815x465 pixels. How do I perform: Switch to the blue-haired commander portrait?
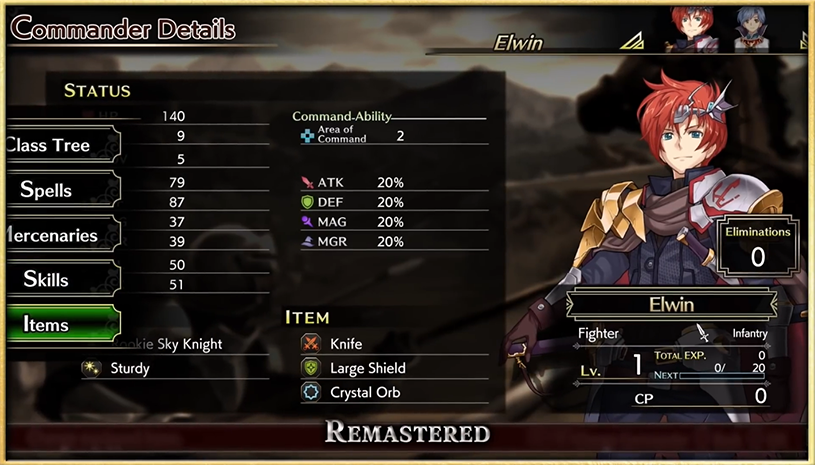tap(749, 28)
